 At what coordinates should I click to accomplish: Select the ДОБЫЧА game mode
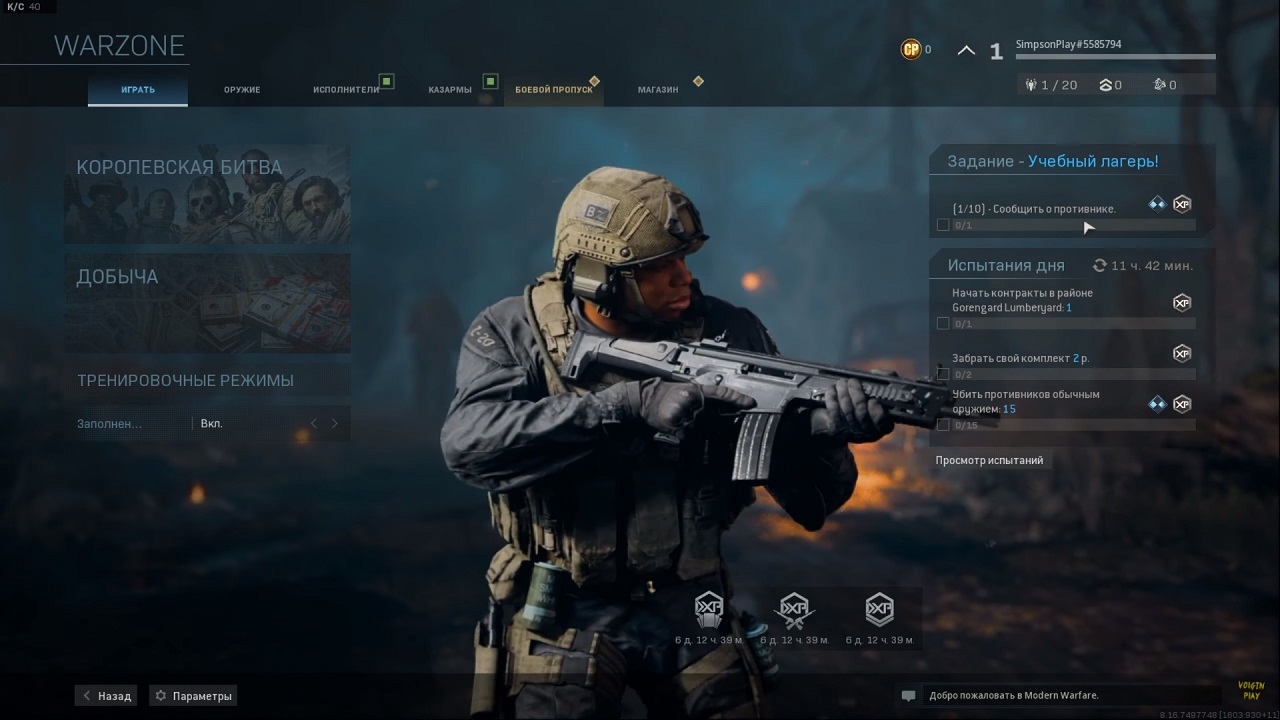(208, 302)
